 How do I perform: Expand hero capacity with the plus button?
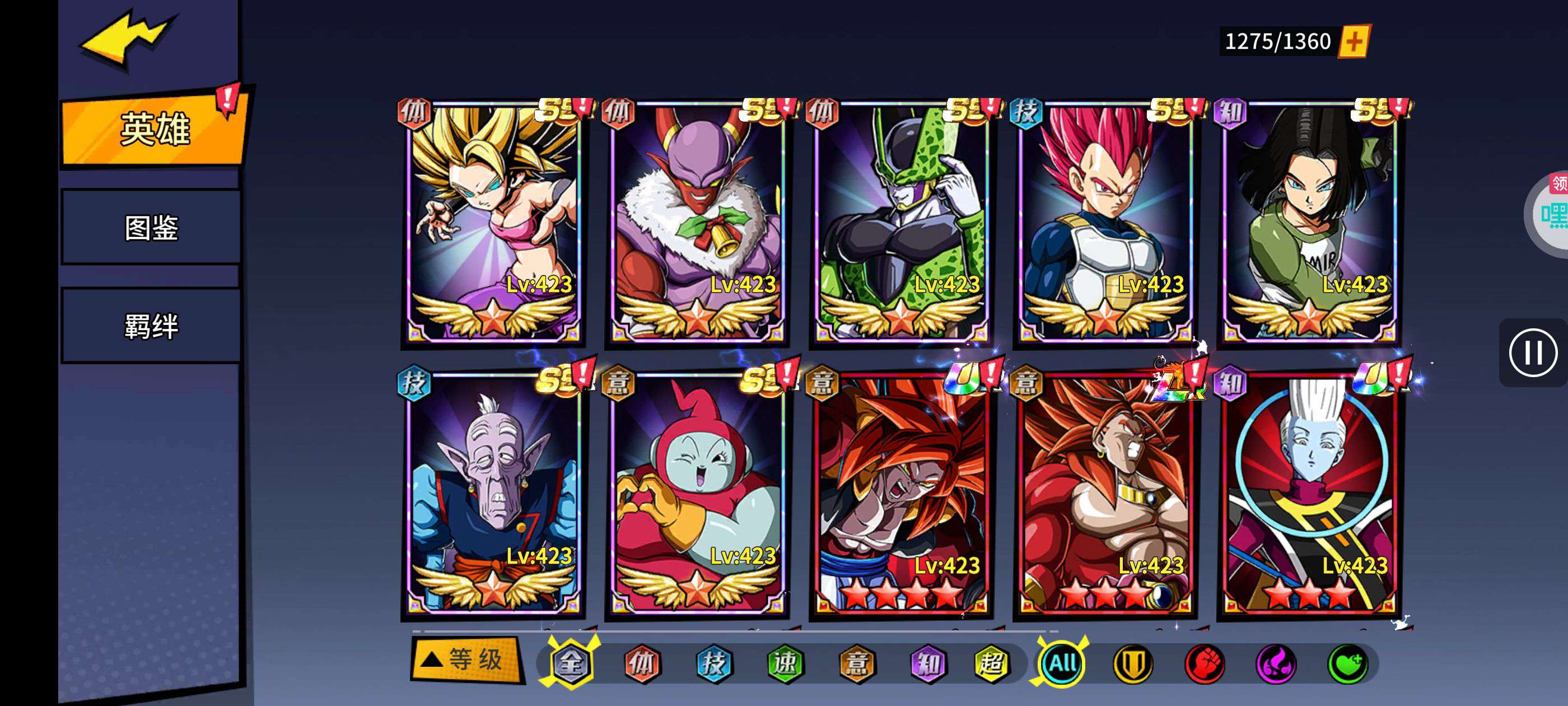click(1354, 41)
